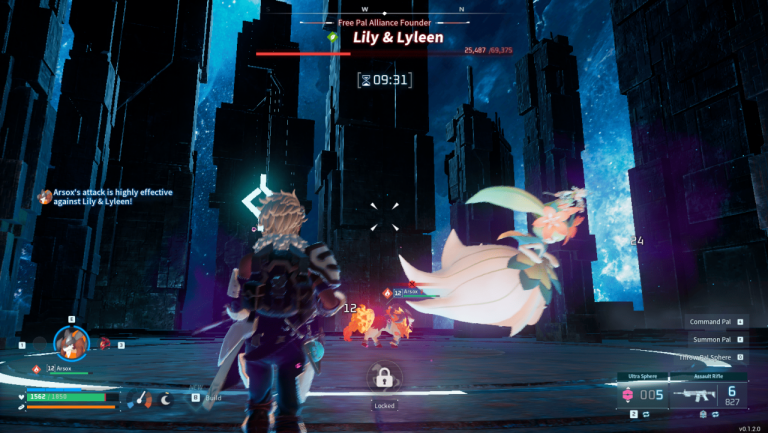Click the Locked padlock icon
The height and width of the screenshot is (433, 768).
click(x=383, y=377)
